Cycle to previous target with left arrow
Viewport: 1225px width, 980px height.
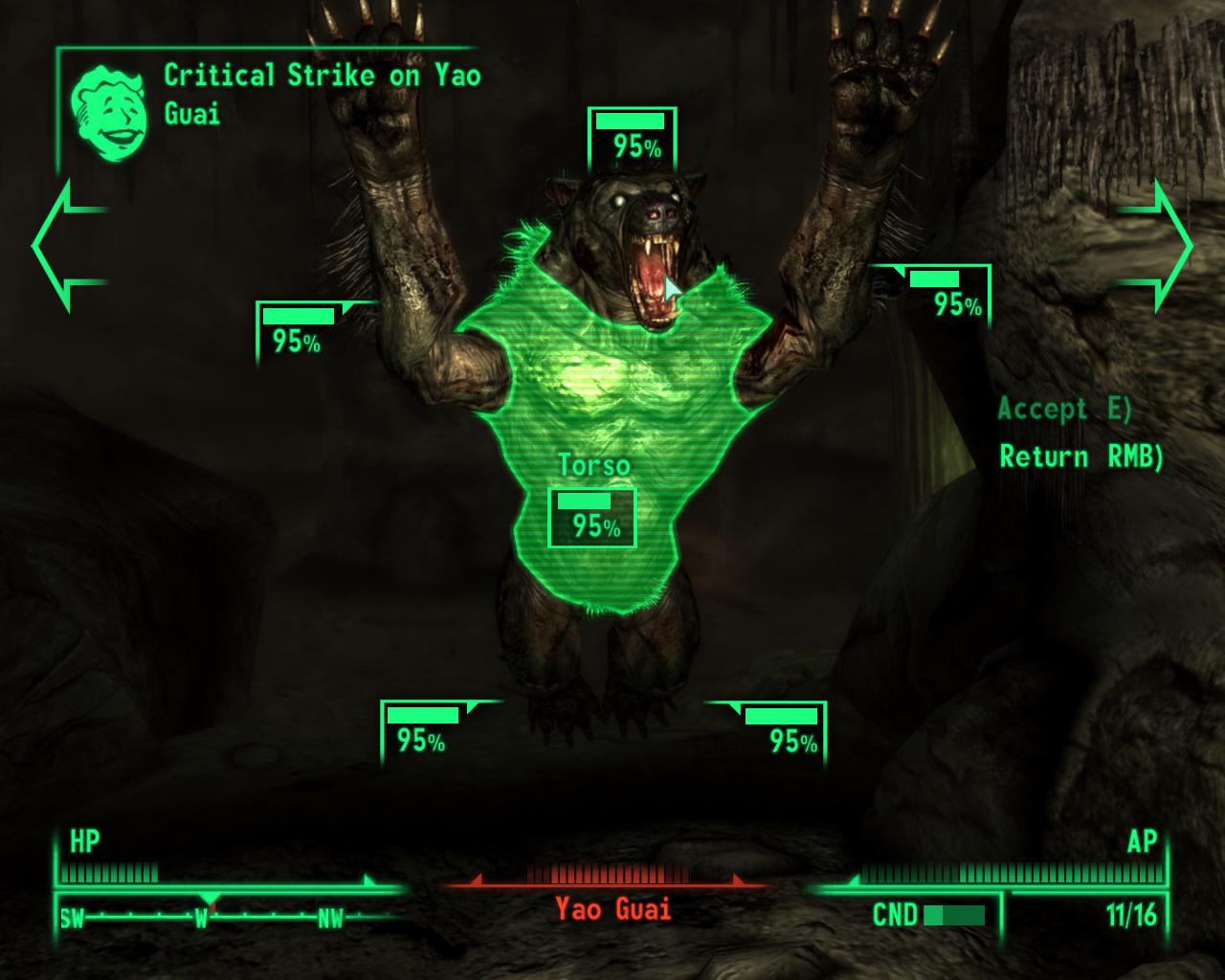click(67, 246)
